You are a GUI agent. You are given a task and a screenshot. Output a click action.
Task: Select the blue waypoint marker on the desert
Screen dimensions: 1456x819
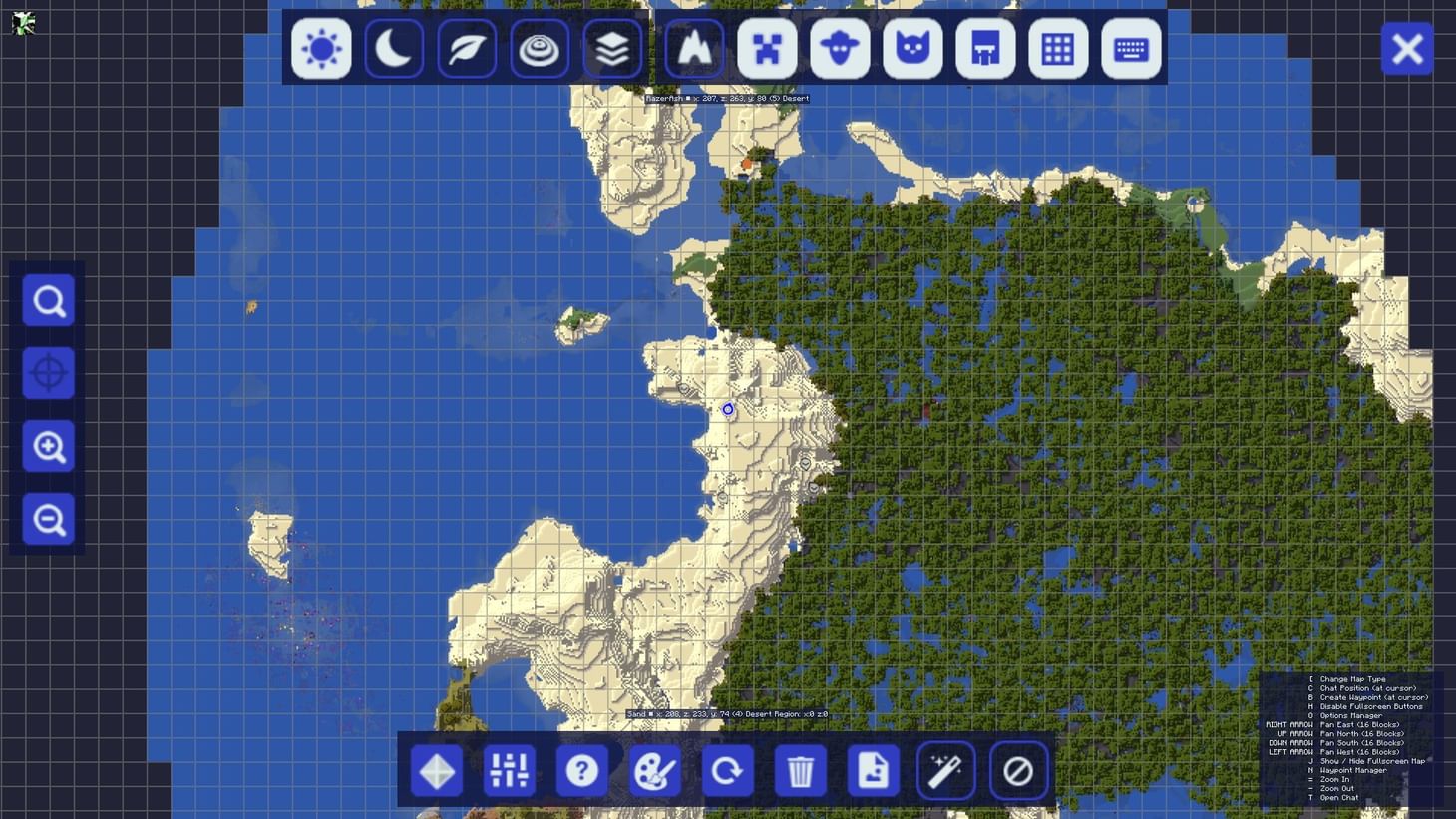pyautogui.click(x=727, y=409)
